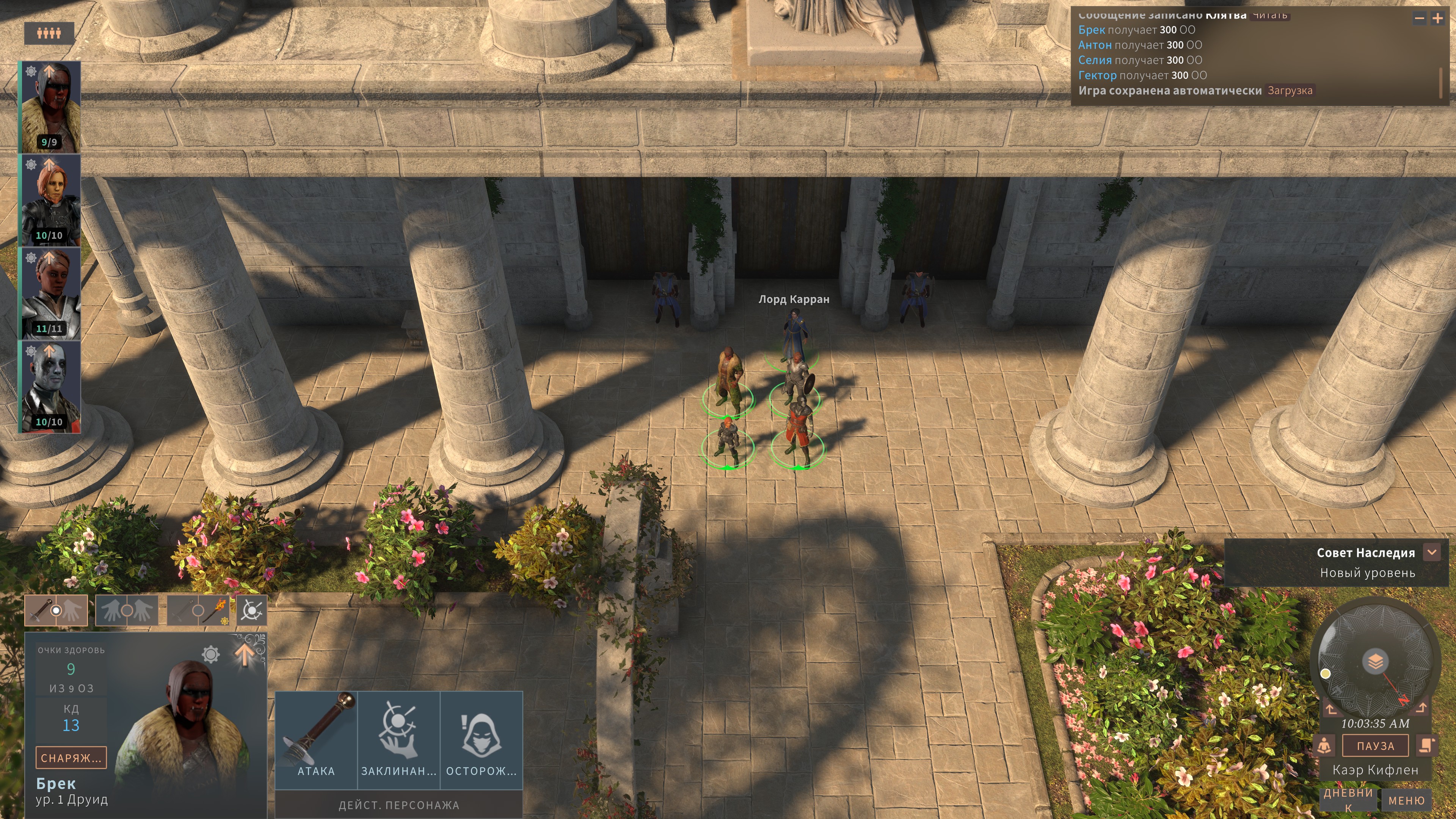Switch to the empty-hands weapon set
Screen dimensions: 1456x819
127,610
